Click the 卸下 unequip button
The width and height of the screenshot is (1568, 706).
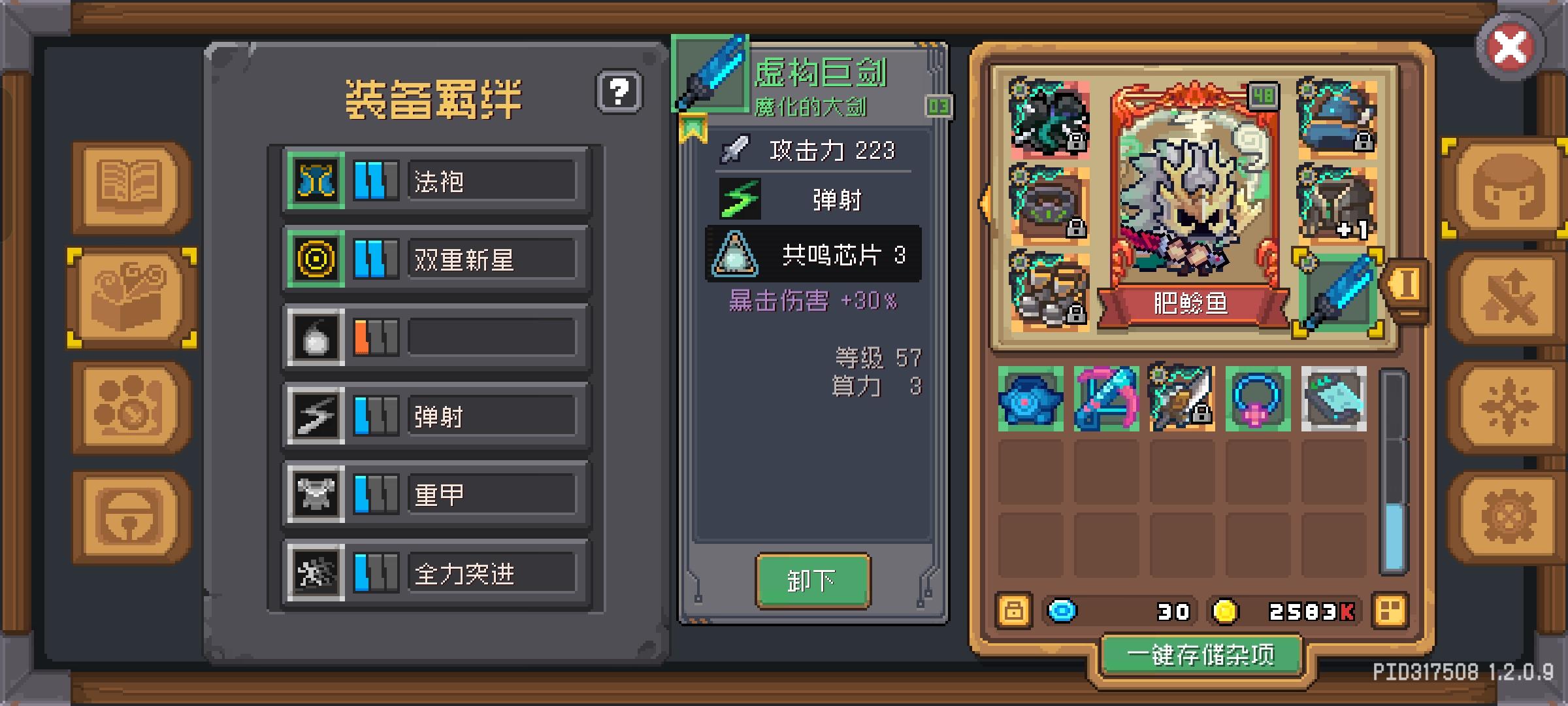tap(813, 580)
